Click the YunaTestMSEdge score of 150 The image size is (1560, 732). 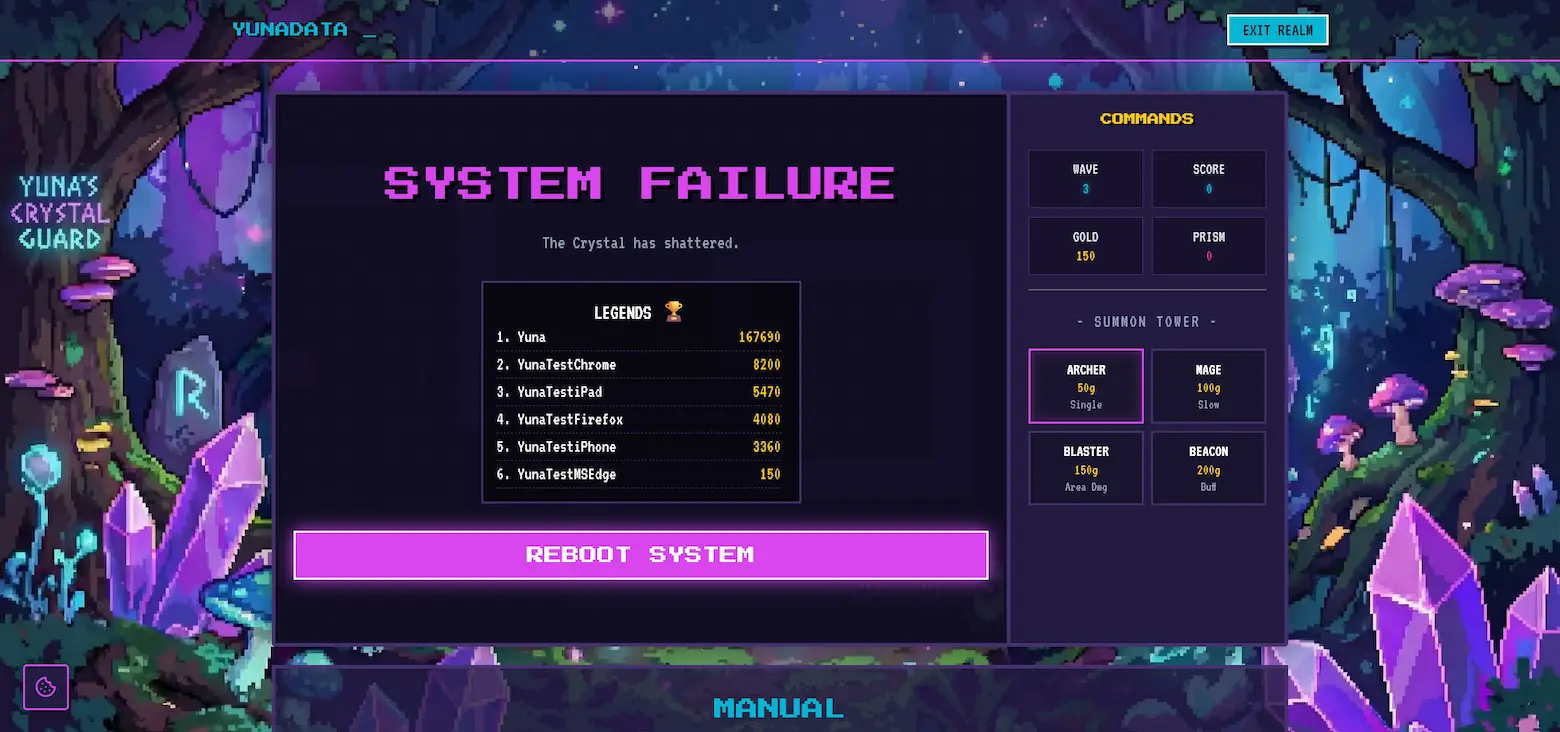(770, 474)
